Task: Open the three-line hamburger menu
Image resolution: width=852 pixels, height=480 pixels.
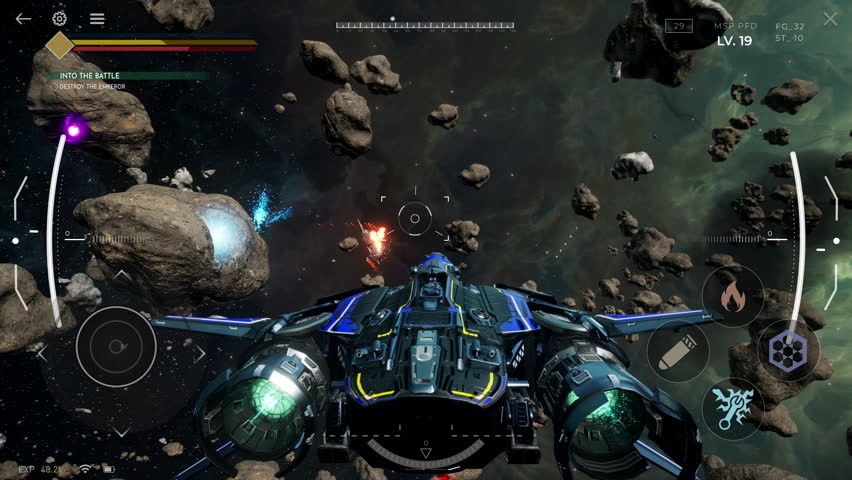Action: coord(97,19)
